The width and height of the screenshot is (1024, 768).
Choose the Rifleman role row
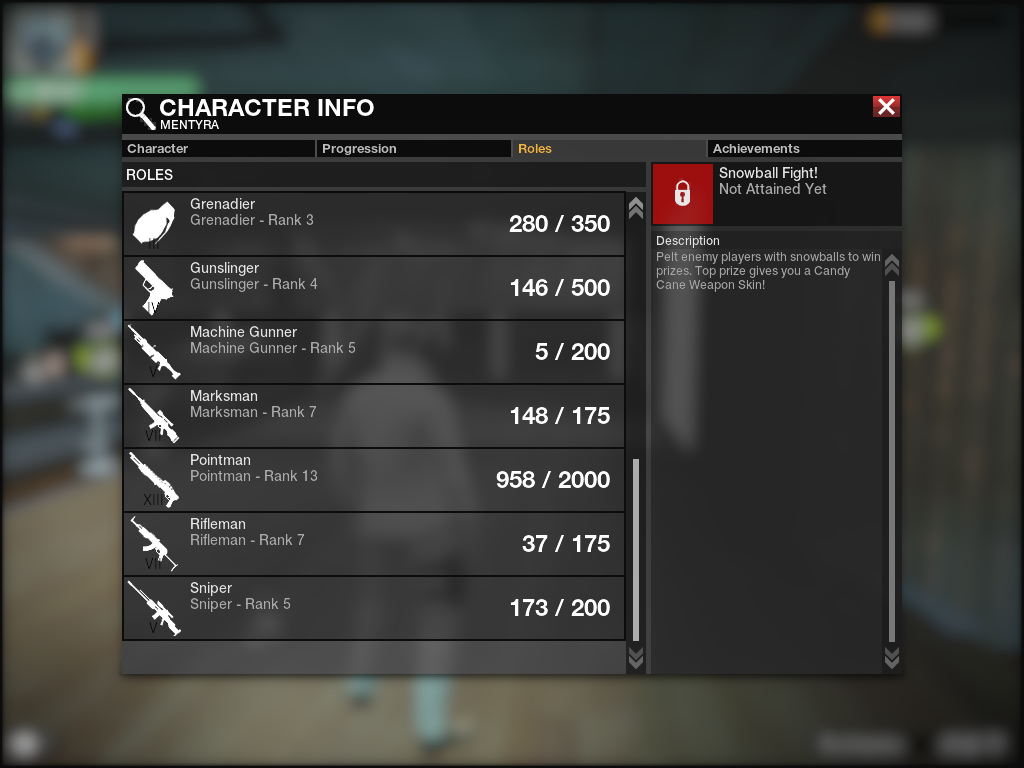373,544
